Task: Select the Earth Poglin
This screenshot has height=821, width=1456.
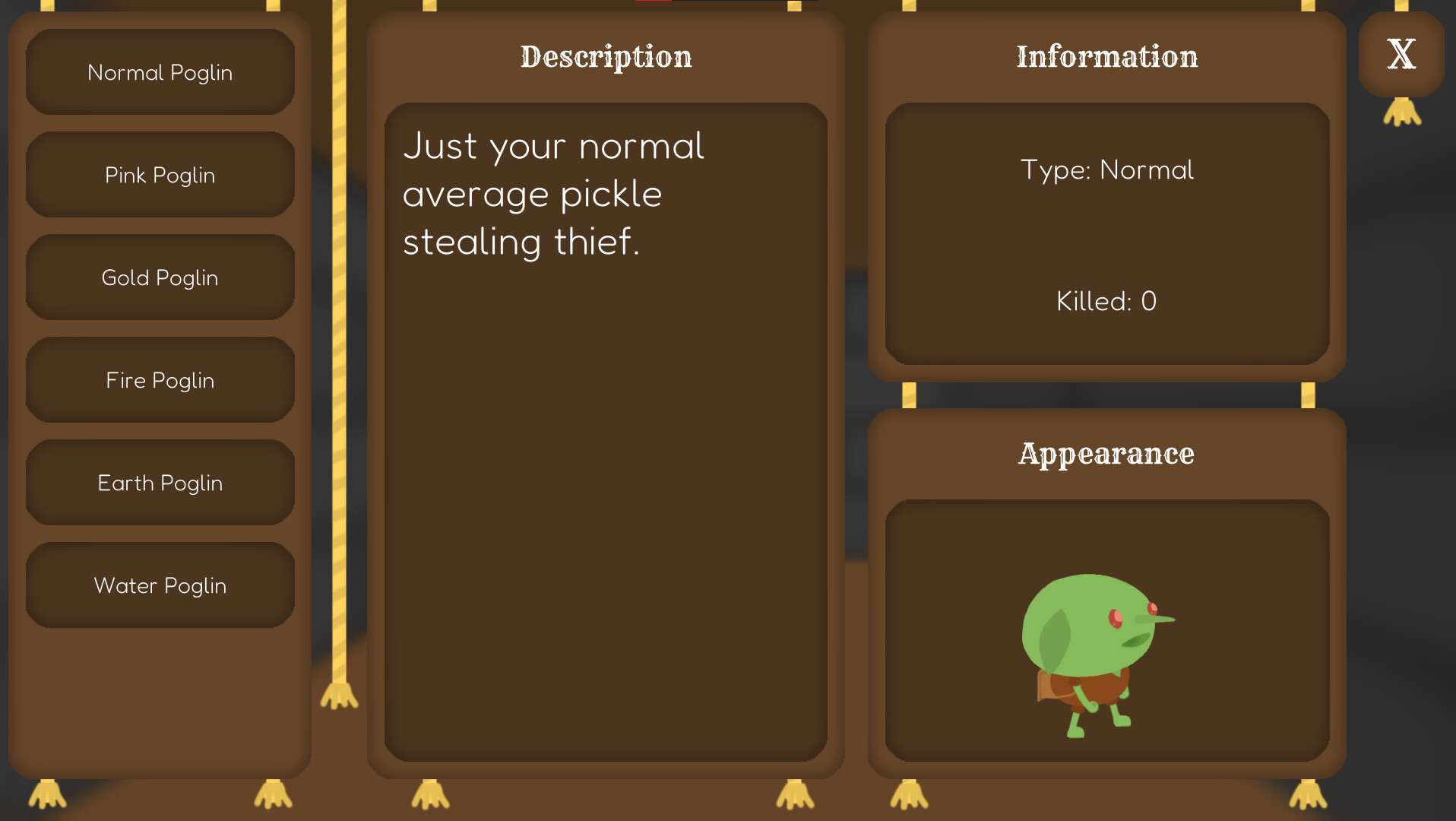Action: [160, 483]
